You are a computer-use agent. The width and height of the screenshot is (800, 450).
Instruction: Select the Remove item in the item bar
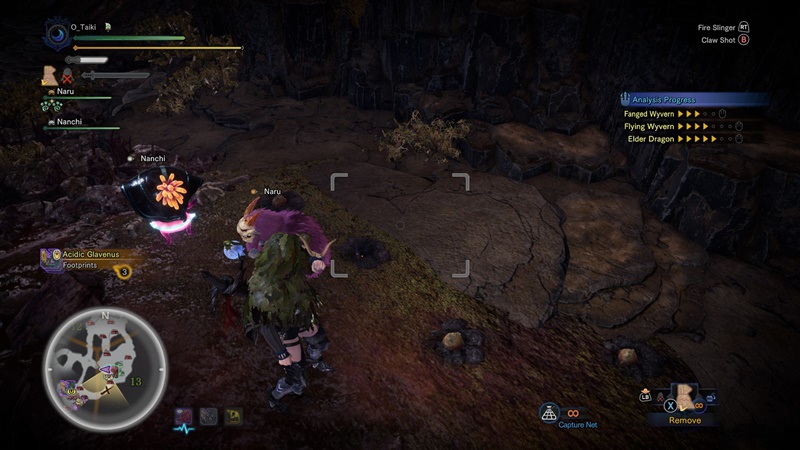click(x=685, y=399)
